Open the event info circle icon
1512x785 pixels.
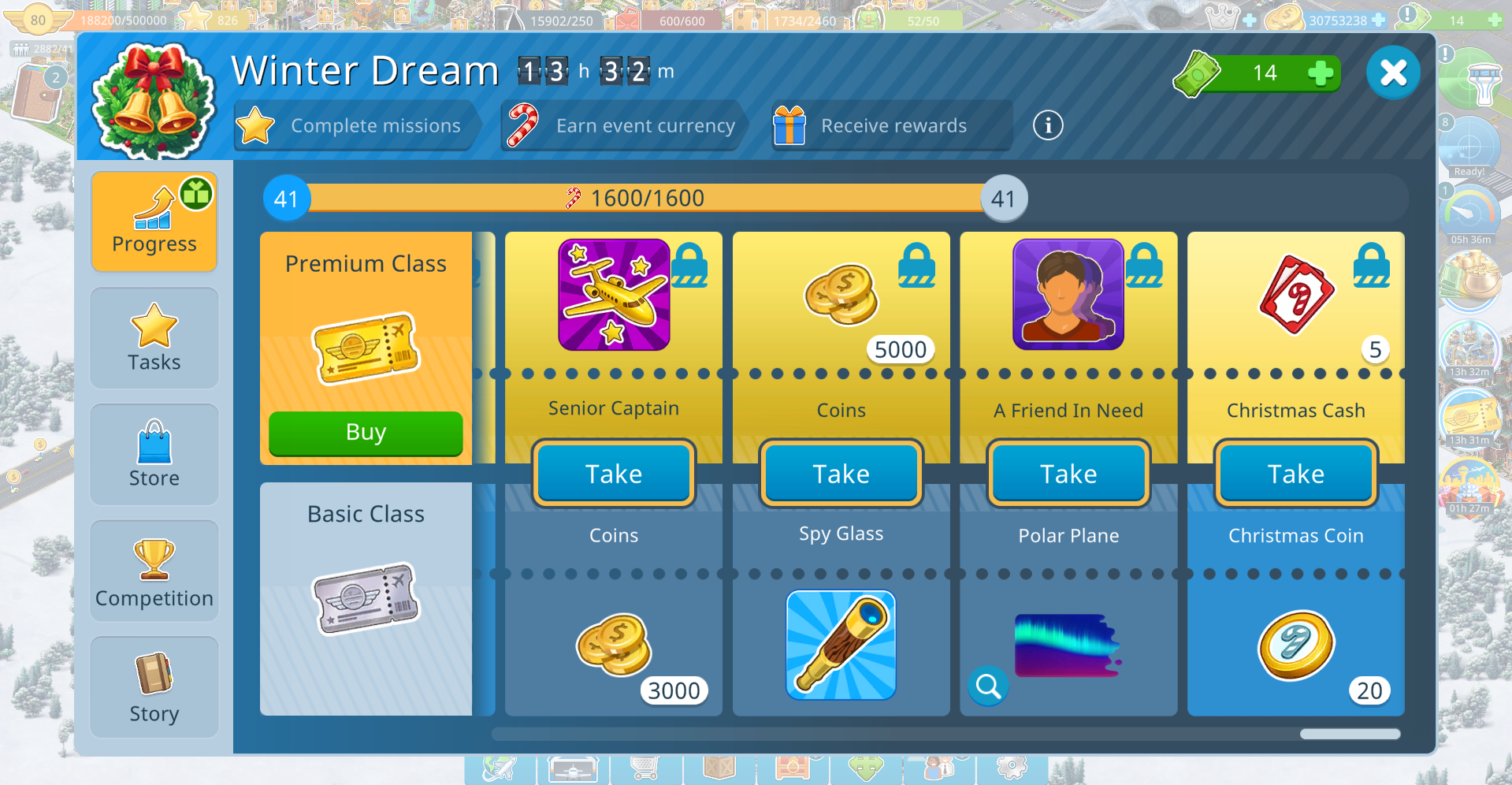pyautogui.click(x=1048, y=125)
